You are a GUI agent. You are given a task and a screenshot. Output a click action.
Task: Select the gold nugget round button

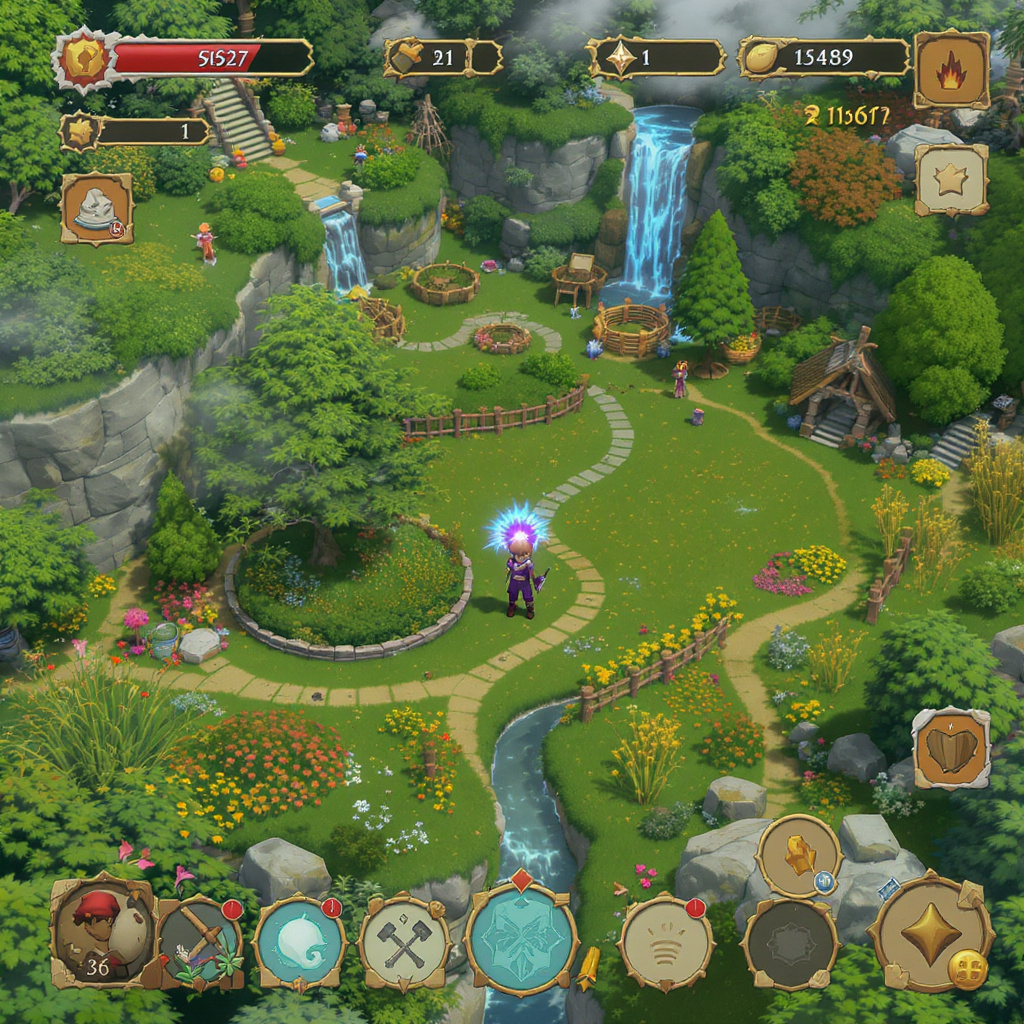(799, 856)
